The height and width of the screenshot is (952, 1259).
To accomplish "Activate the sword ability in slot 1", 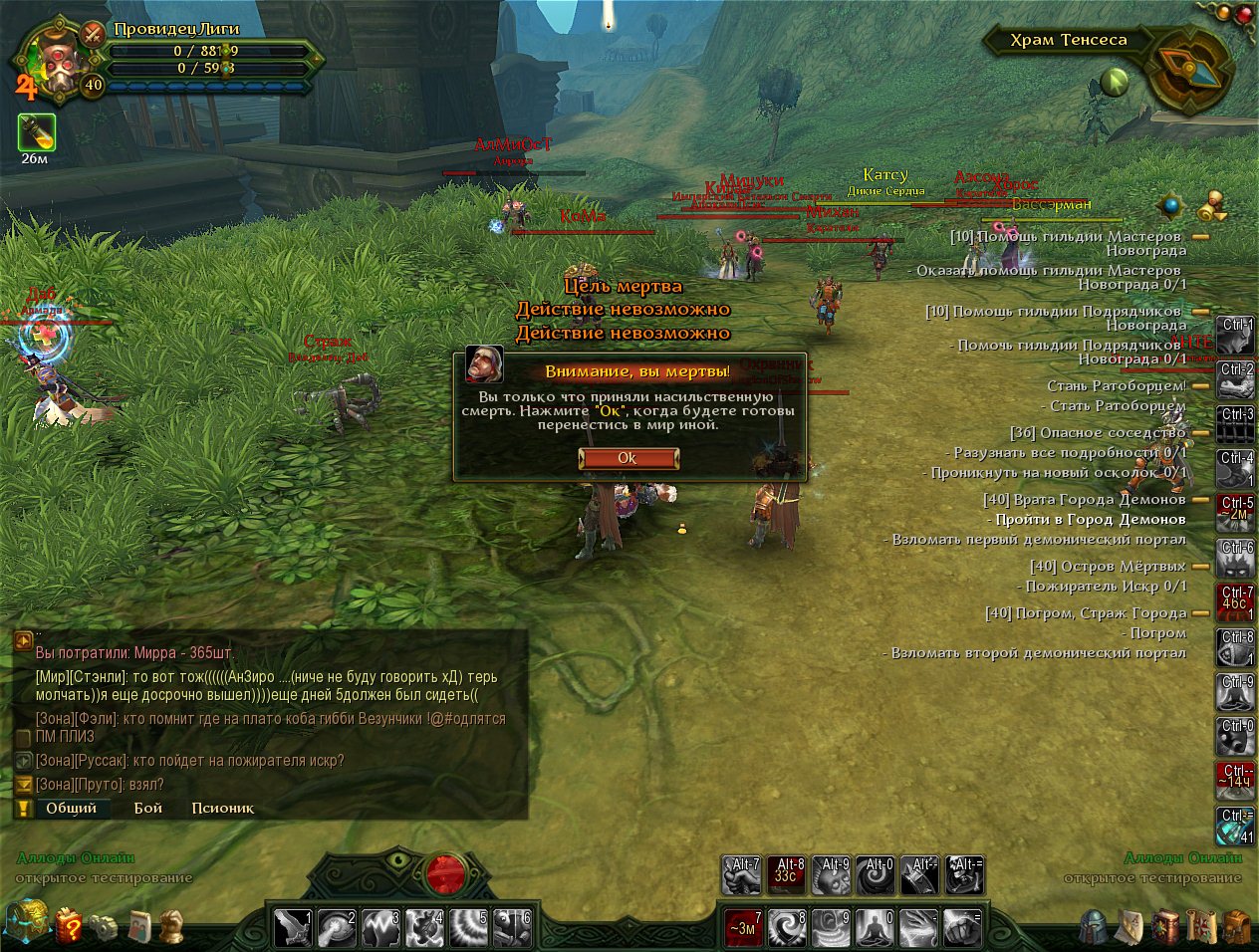I will [294, 928].
